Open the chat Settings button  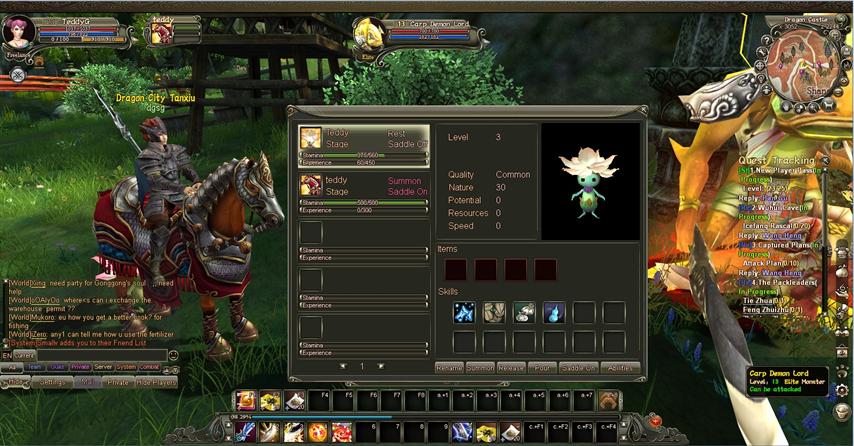tap(52, 382)
